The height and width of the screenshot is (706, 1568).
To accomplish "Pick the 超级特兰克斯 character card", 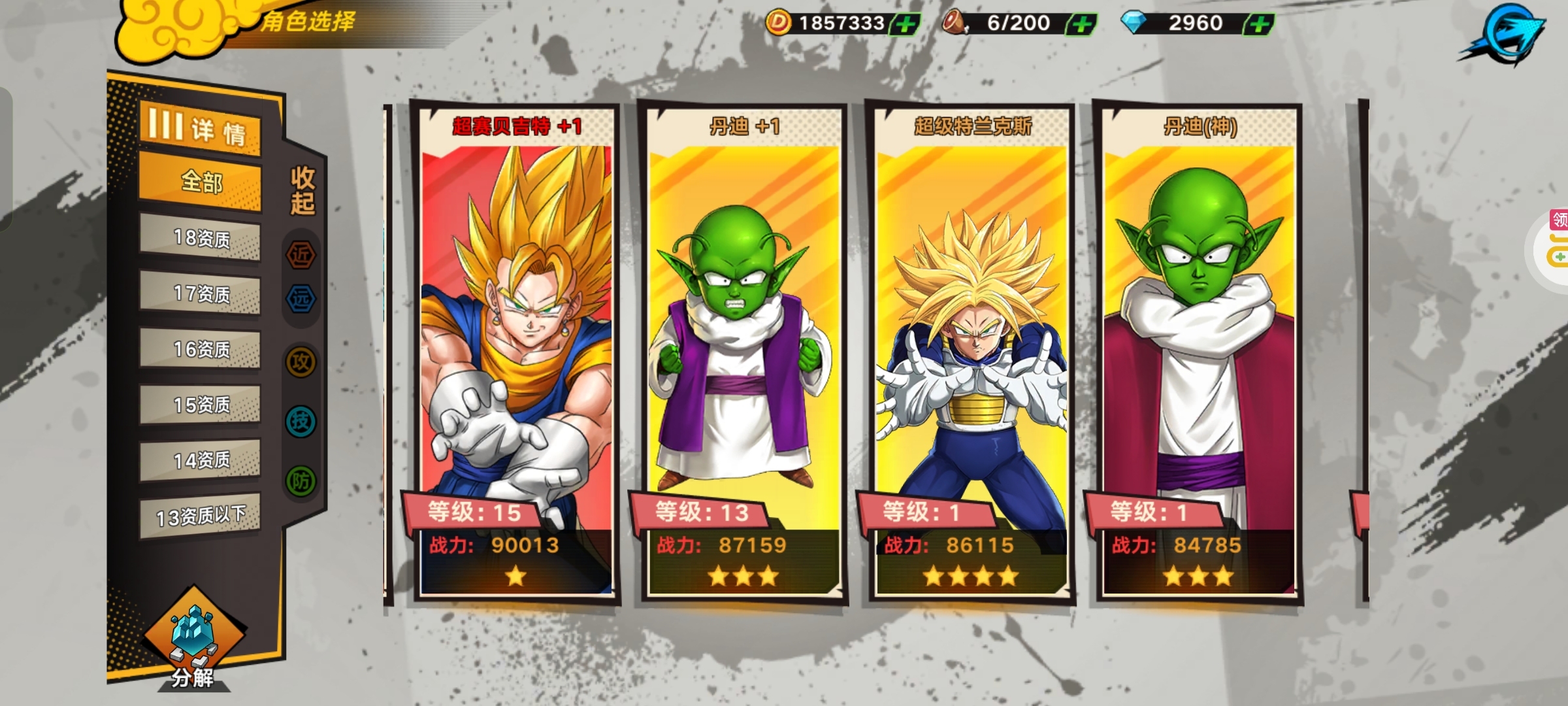I will pyautogui.click(x=972, y=353).
